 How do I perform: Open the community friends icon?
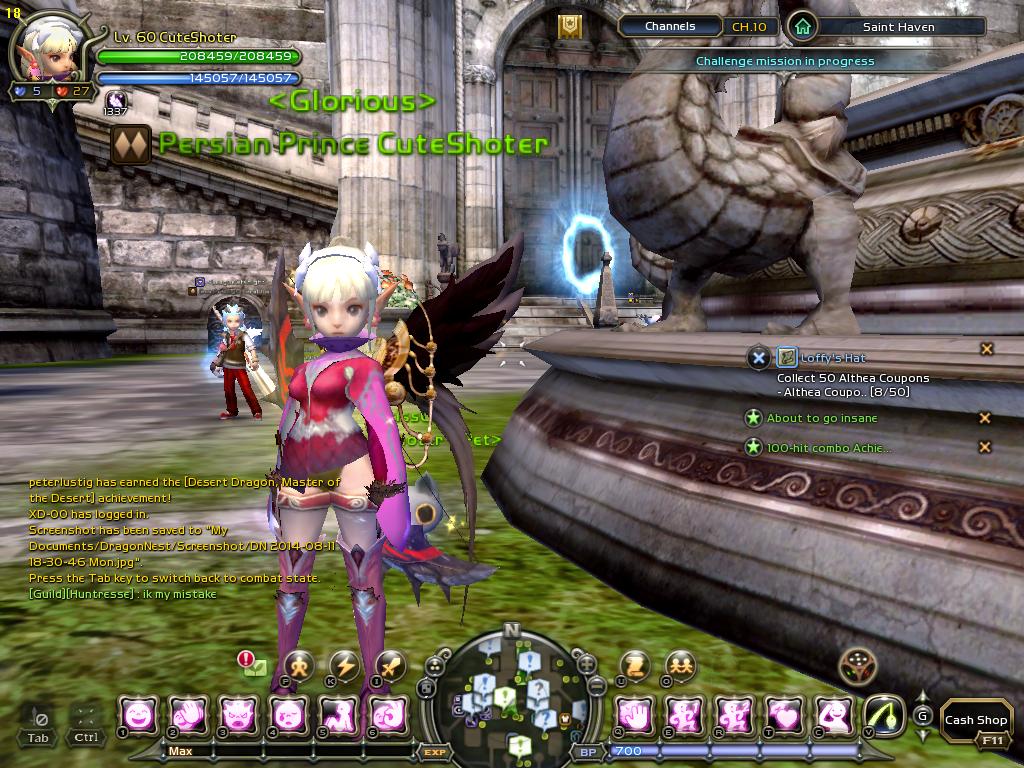[681, 665]
